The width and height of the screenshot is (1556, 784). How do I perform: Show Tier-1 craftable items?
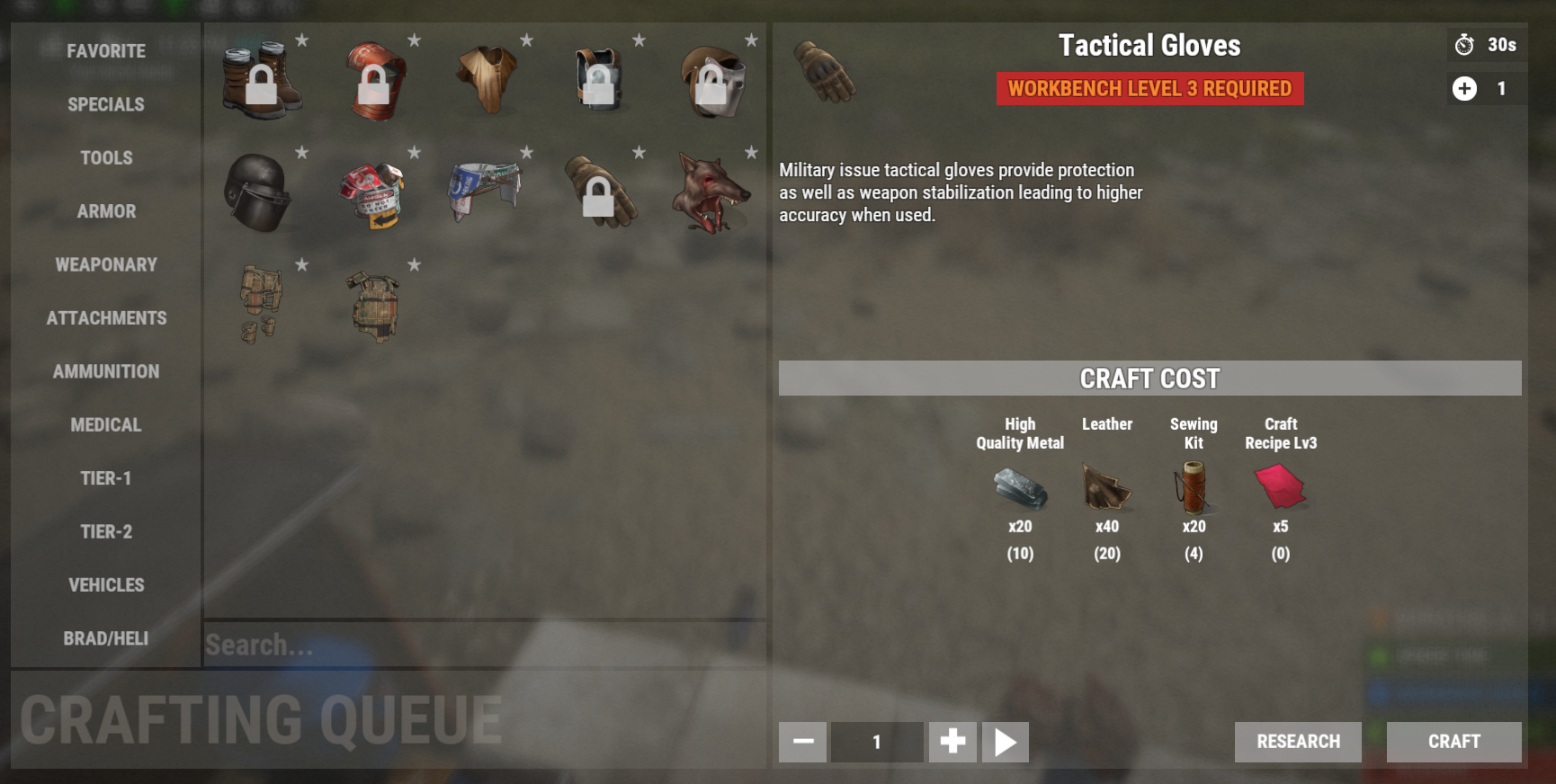[106, 478]
